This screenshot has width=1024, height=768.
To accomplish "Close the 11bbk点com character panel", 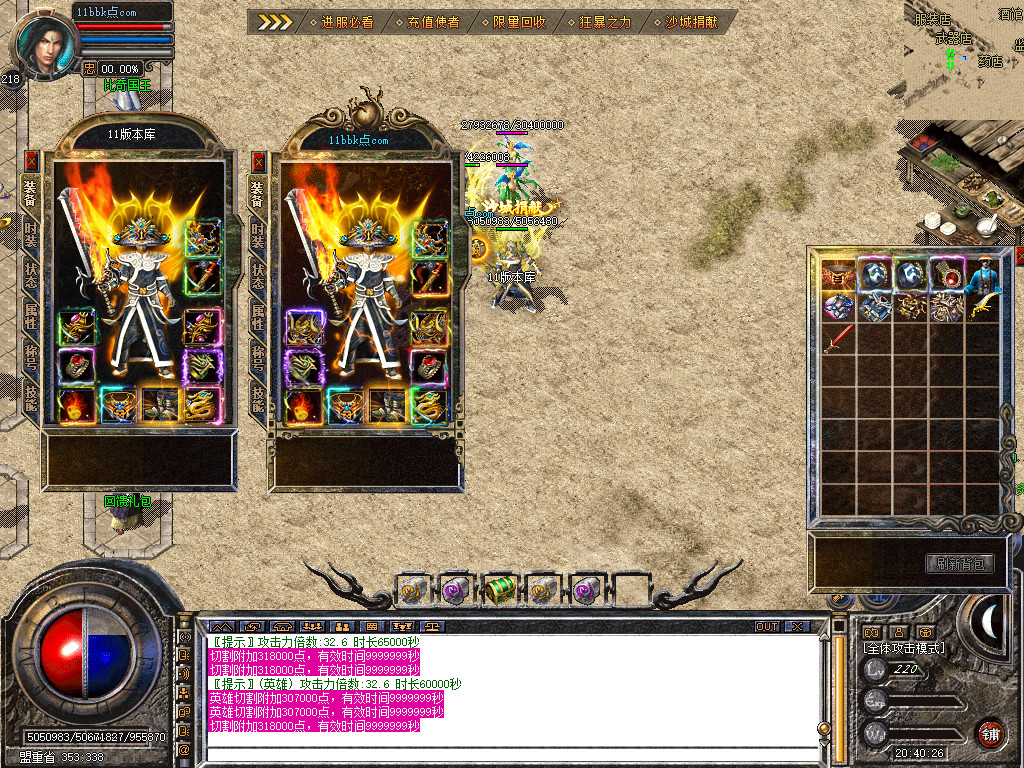I will (259, 160).
